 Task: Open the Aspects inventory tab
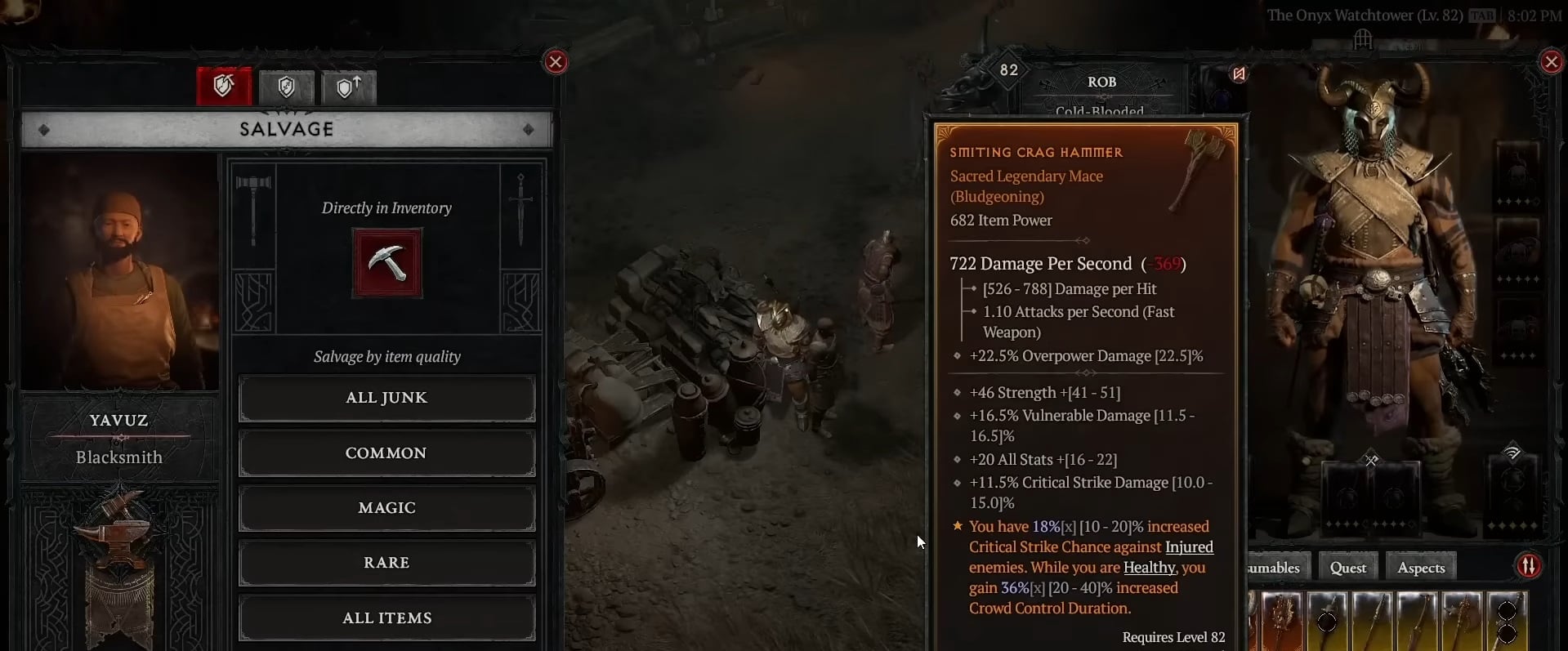click(x=1420, y=566)
